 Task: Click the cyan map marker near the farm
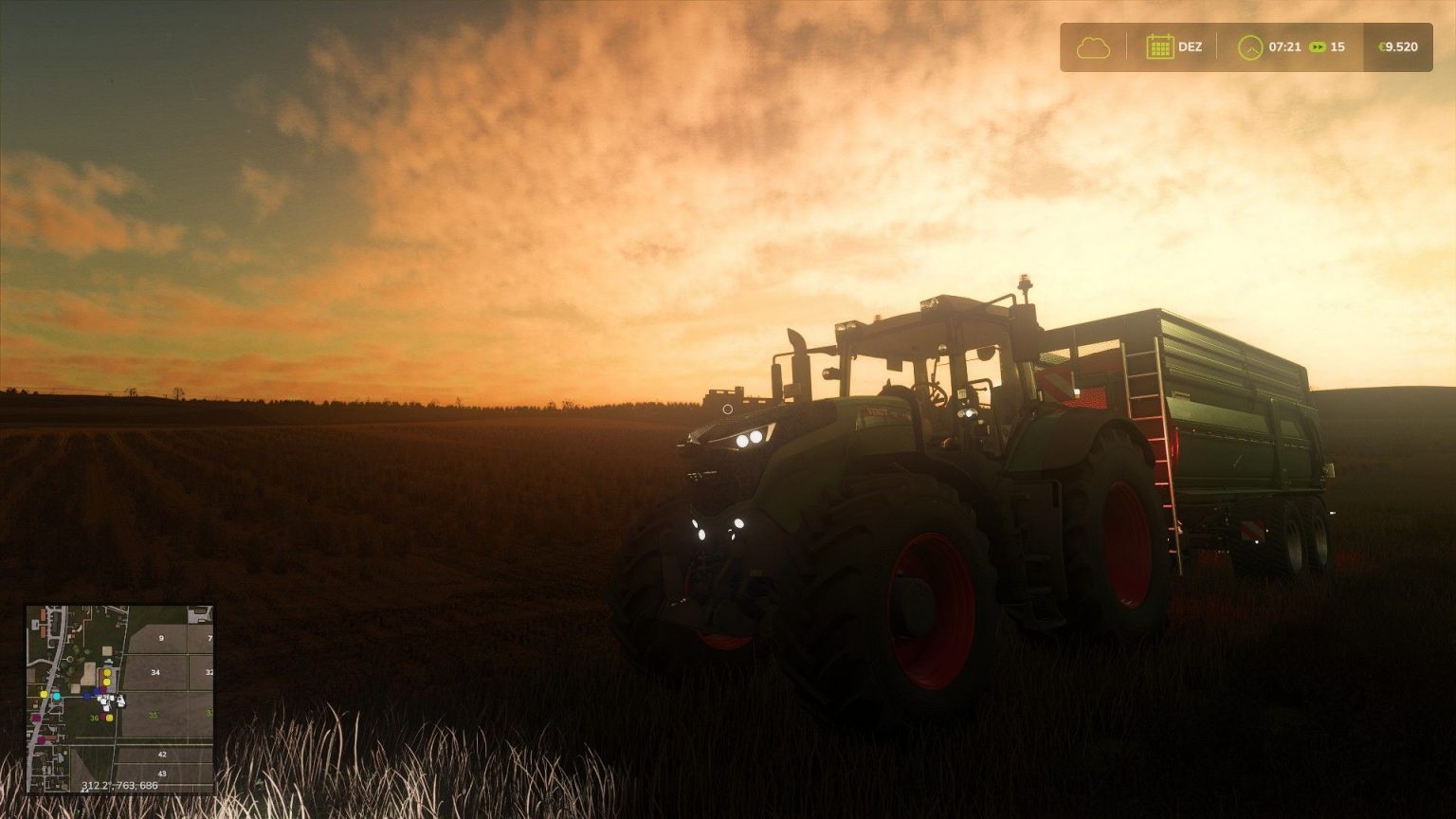tap(57, 696)
